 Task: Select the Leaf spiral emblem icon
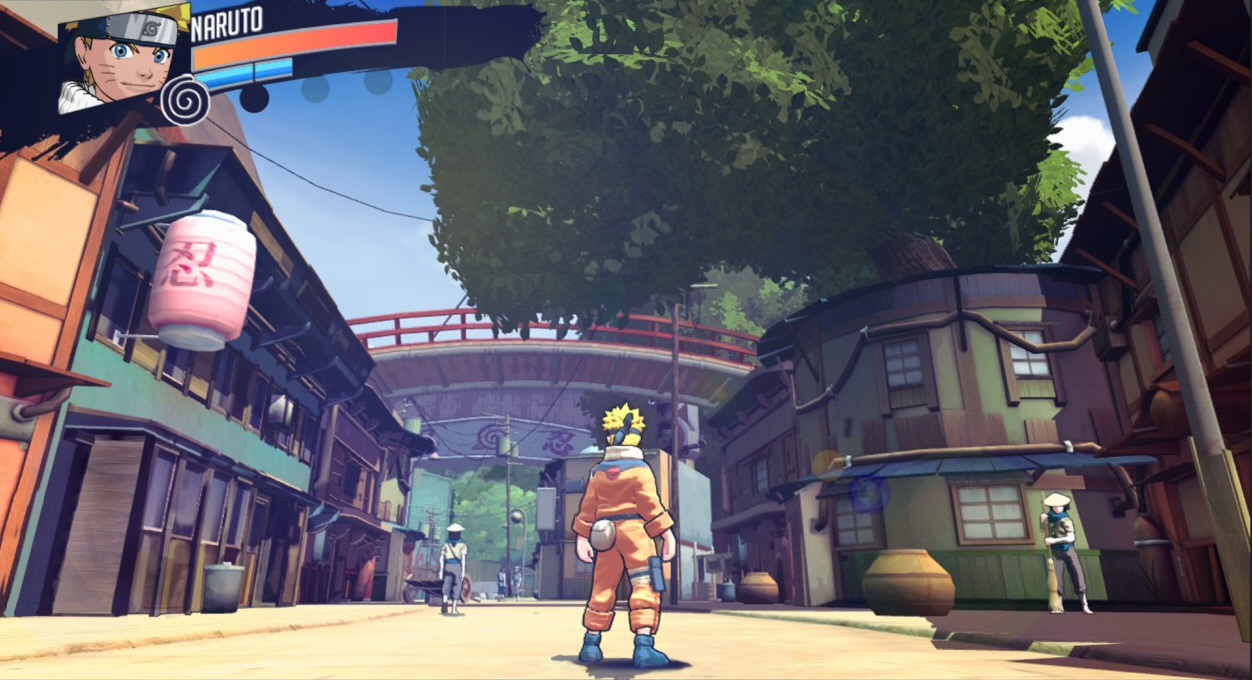pos(184,102)
